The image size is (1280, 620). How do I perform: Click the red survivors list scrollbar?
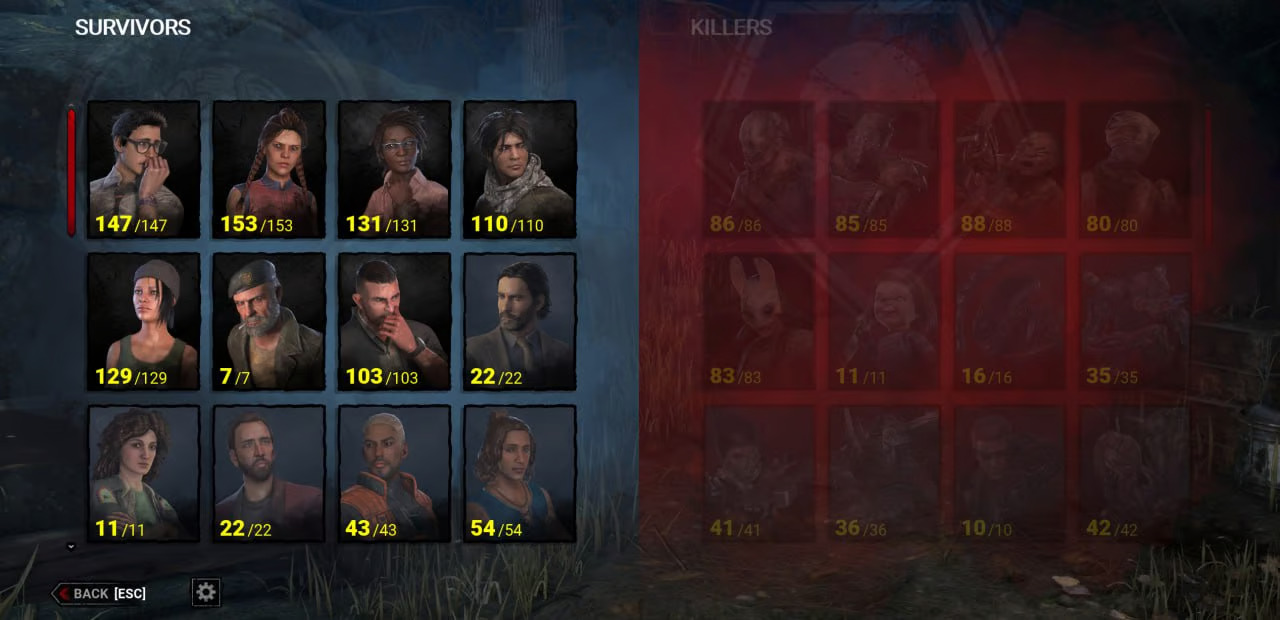pos(71,172)
